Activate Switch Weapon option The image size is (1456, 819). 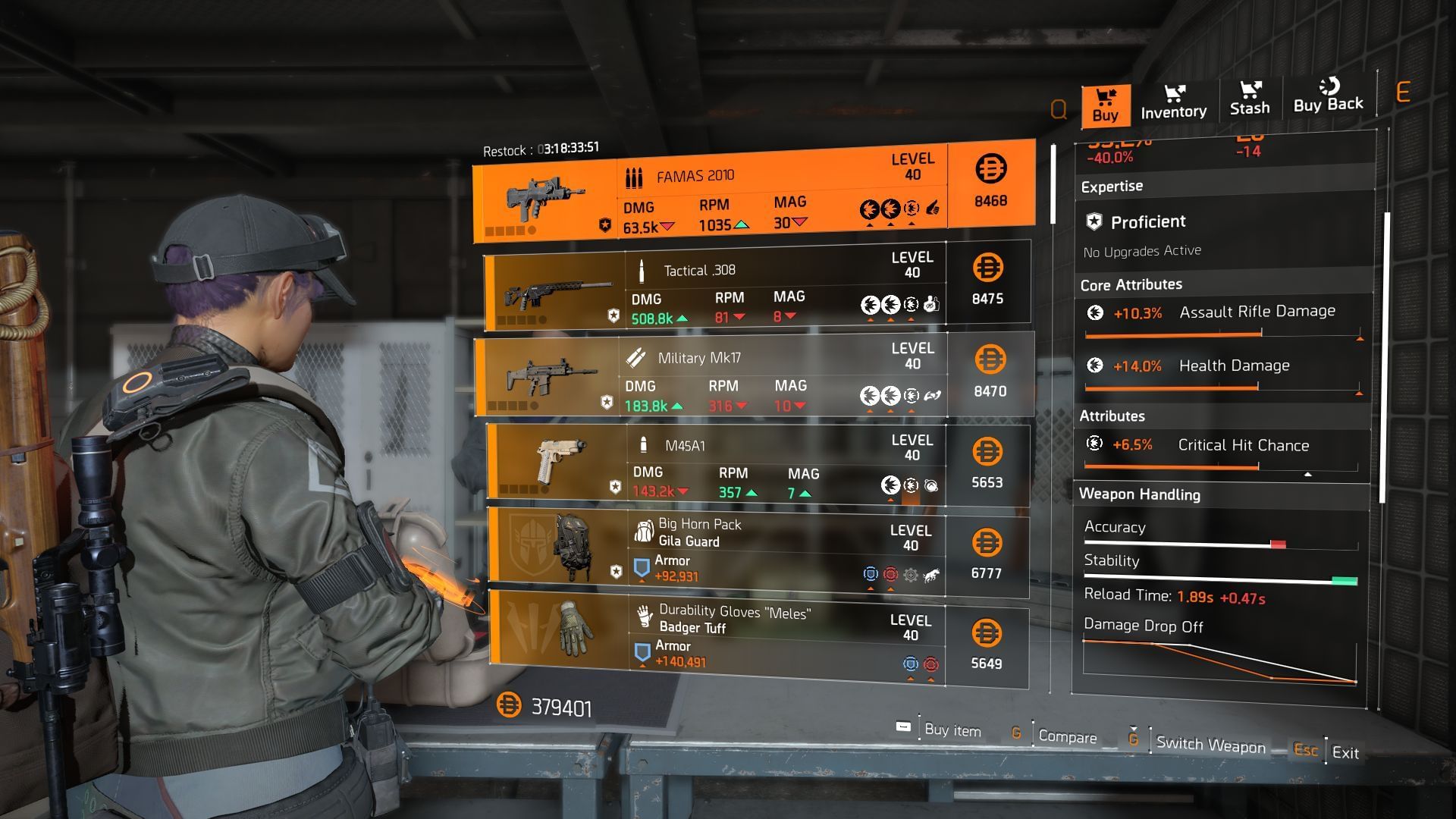1210,745
